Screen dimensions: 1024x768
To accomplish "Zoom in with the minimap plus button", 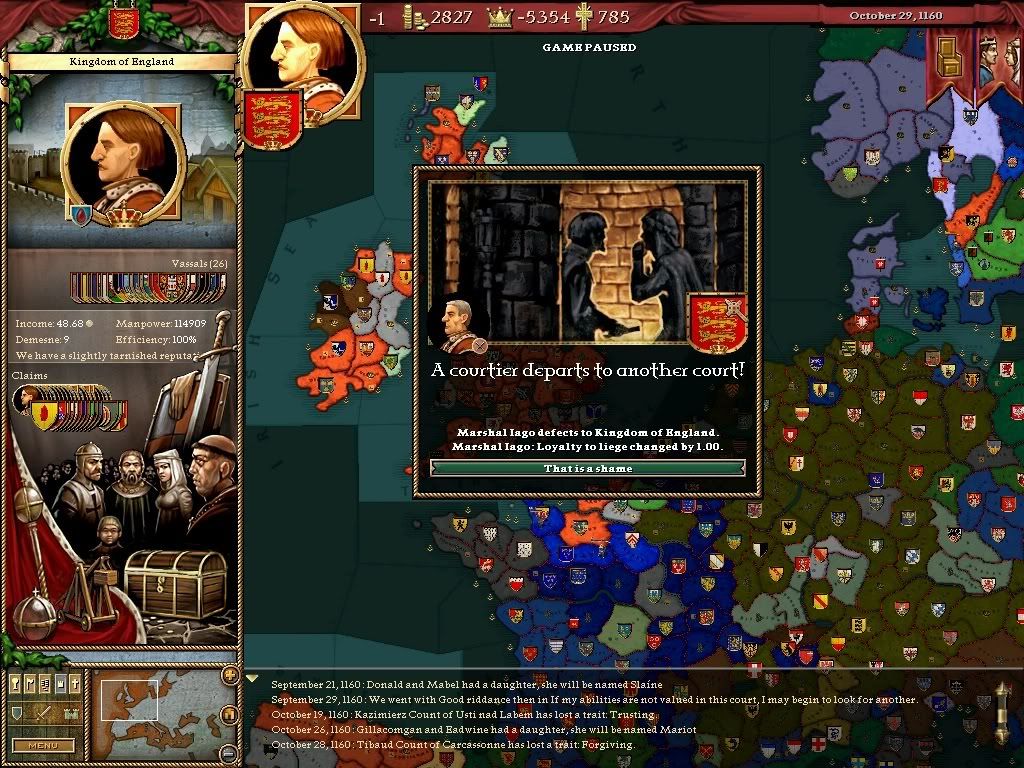I will point(229,677).
